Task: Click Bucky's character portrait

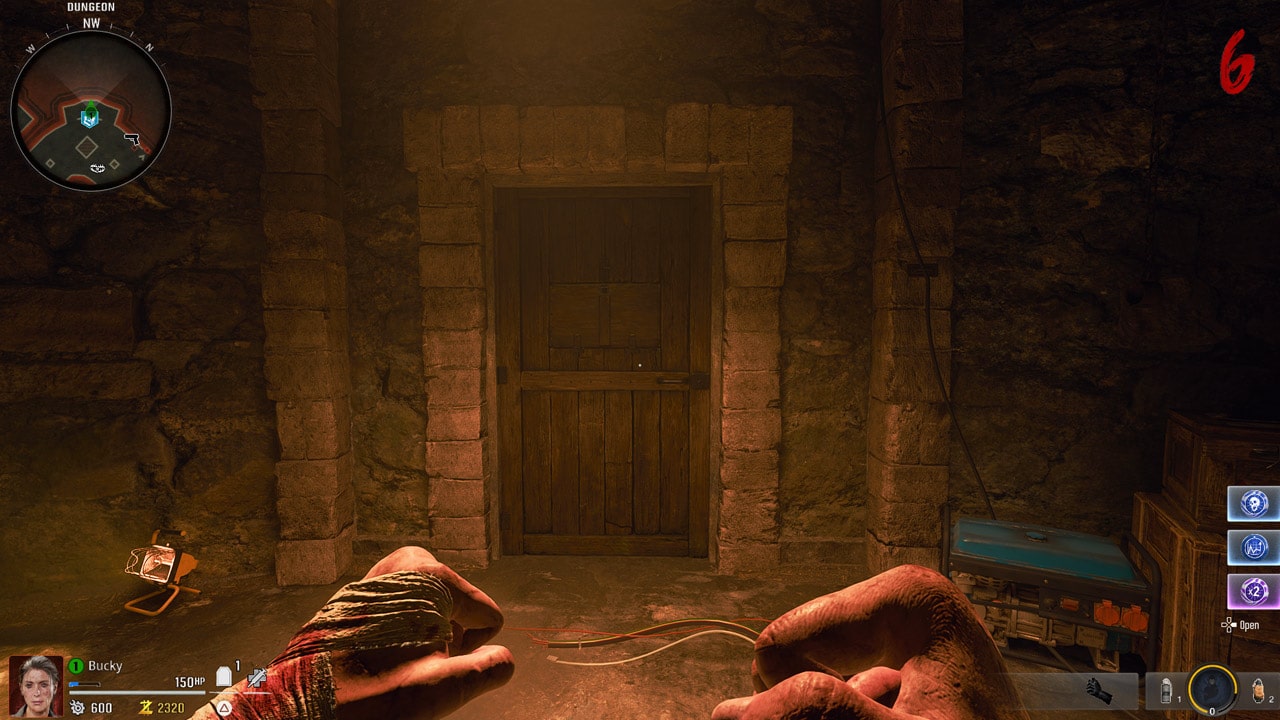Action: [x=35, y=685]
